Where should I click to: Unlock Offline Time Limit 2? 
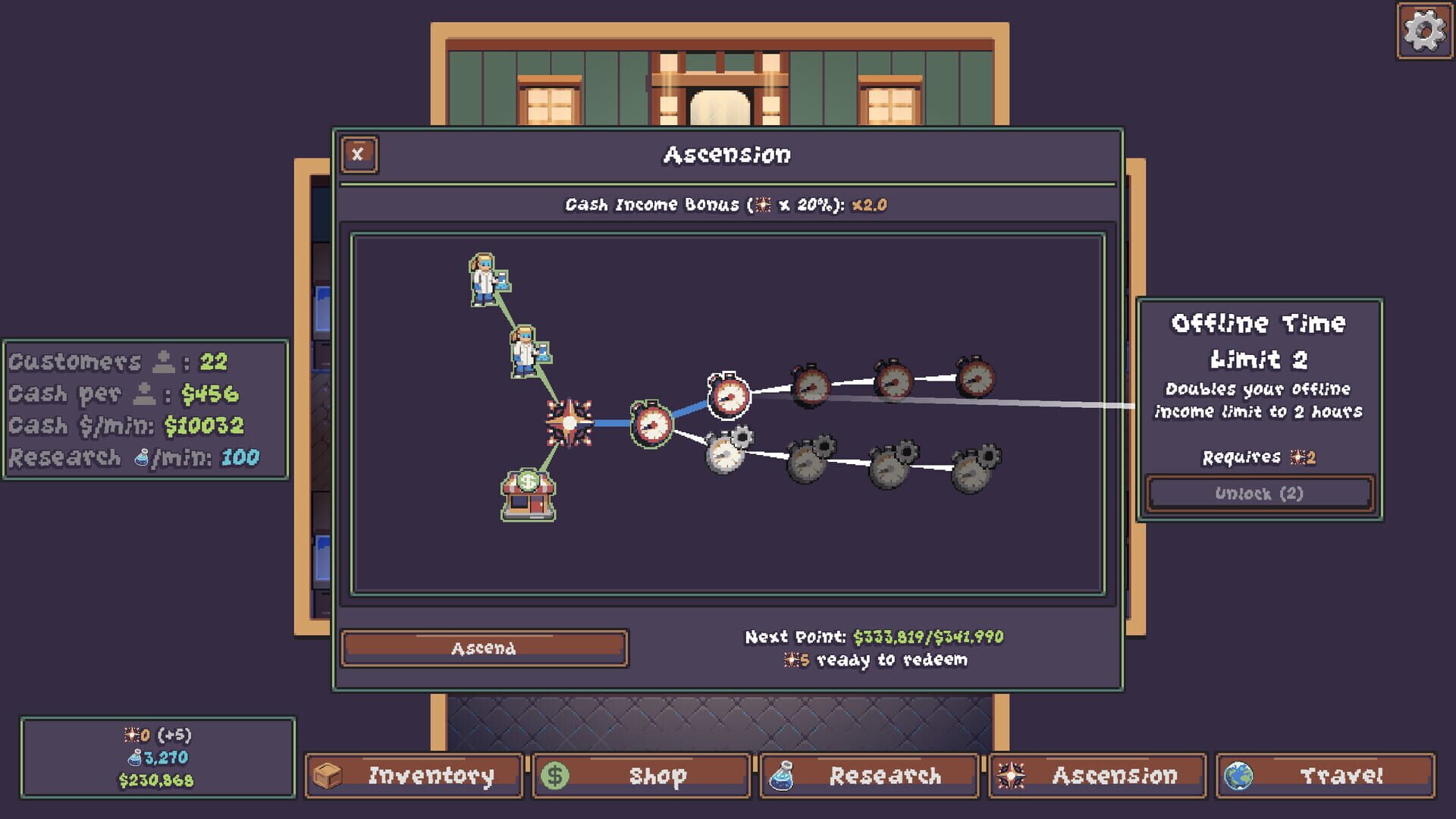point(1259,493)
